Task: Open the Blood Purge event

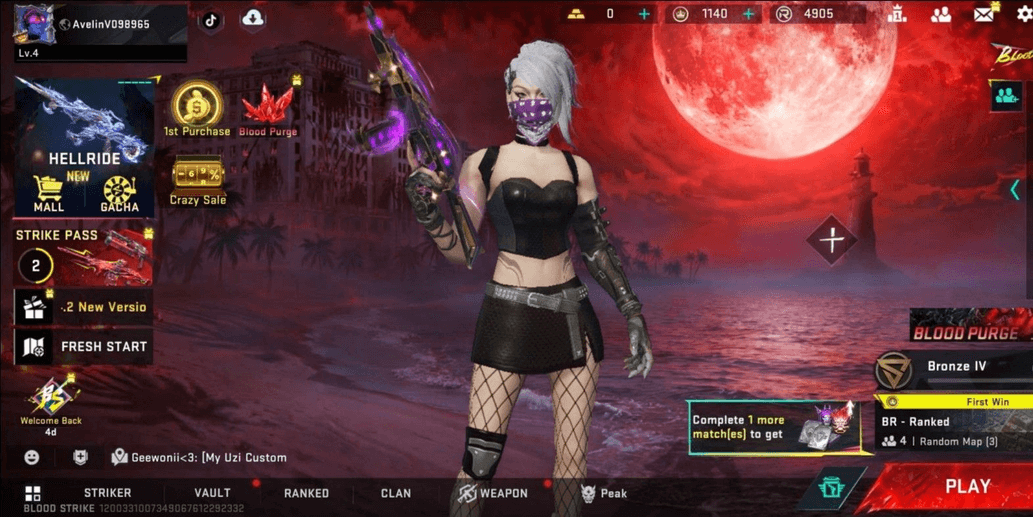Action: [x=268, y=110]
